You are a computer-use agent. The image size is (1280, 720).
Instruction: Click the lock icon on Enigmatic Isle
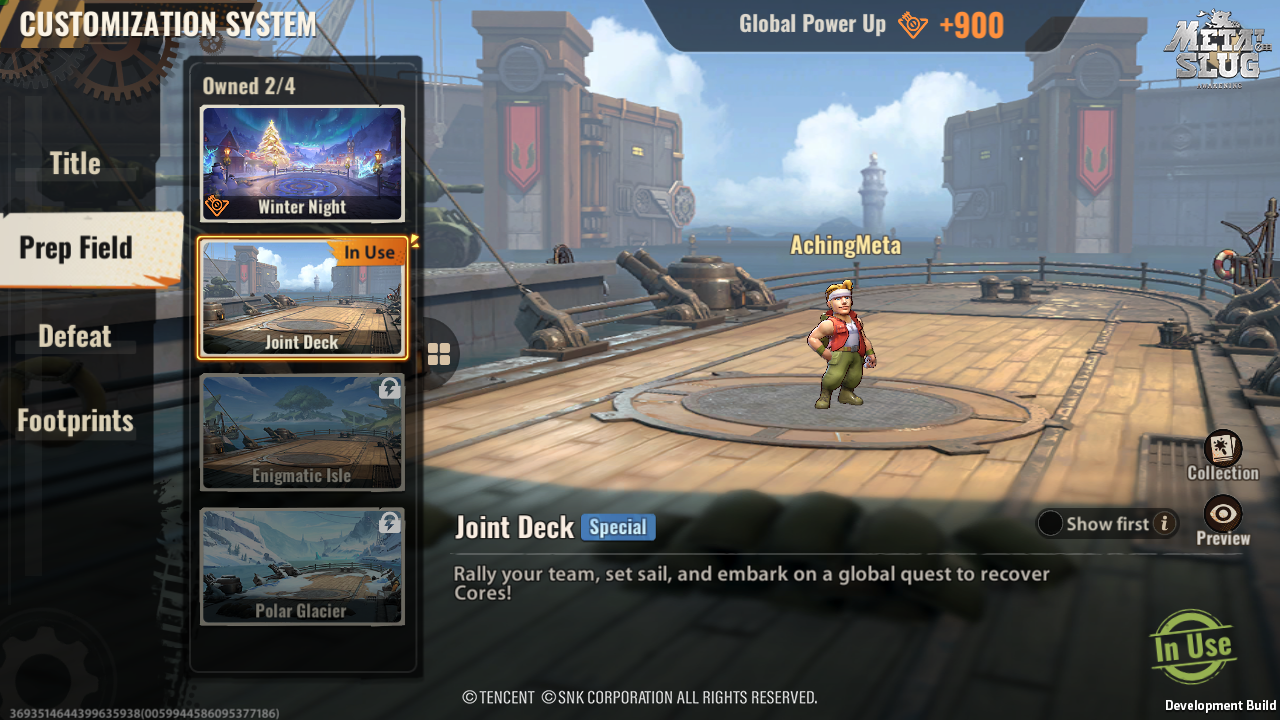(x=388, y=389)
